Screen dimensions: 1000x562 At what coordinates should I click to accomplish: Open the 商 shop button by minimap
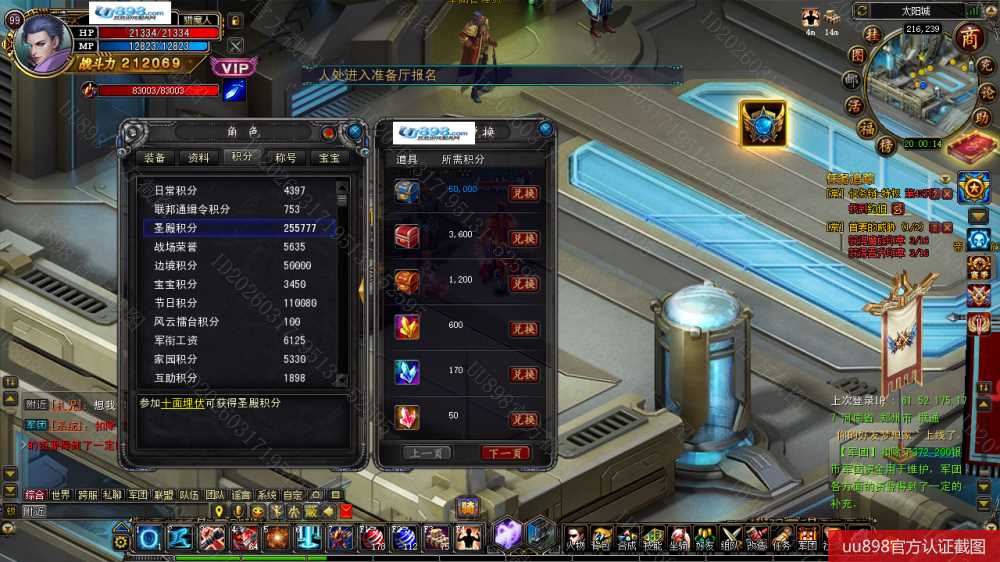pos(969,37)
